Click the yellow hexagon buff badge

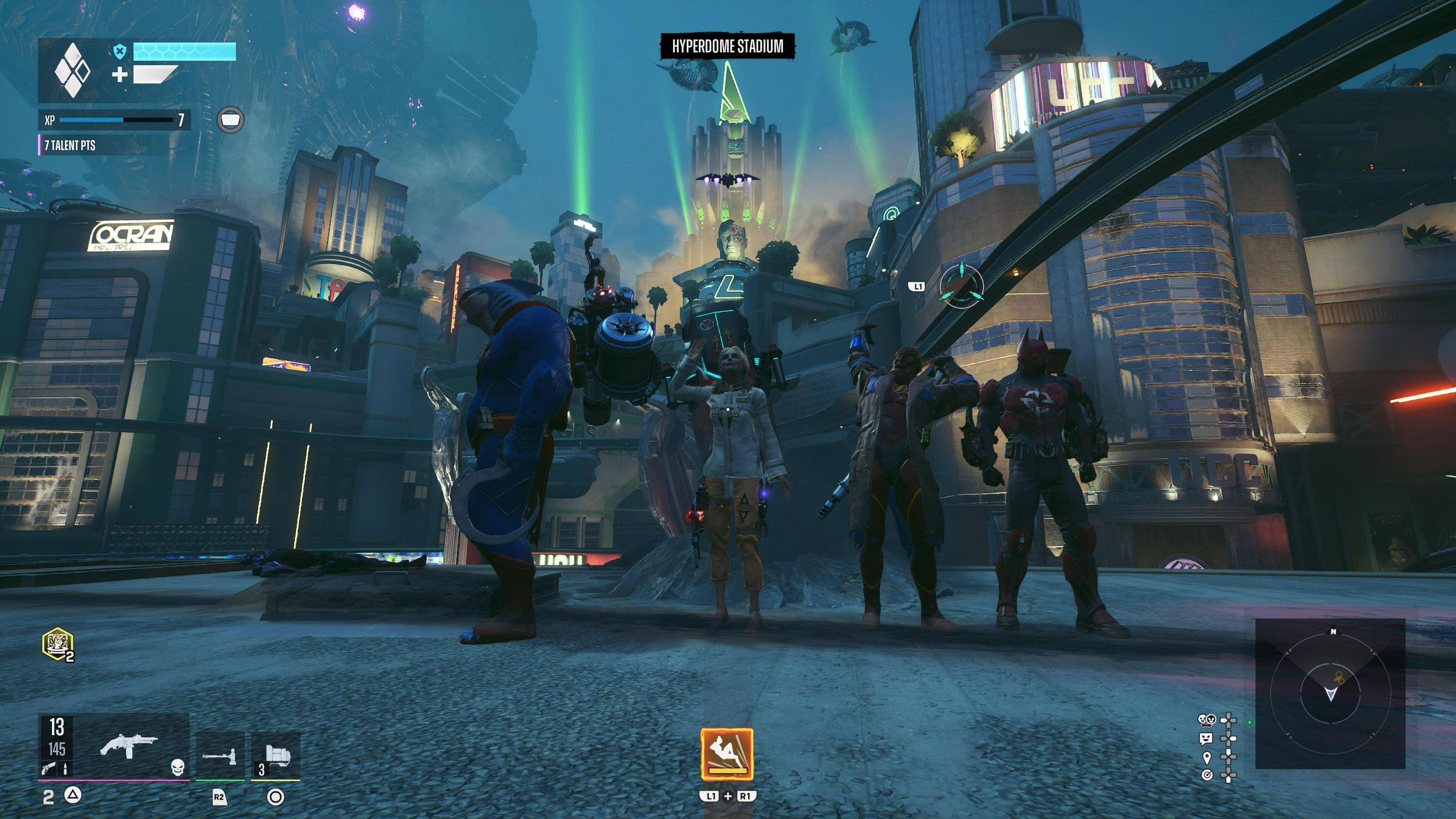(58, 643)
